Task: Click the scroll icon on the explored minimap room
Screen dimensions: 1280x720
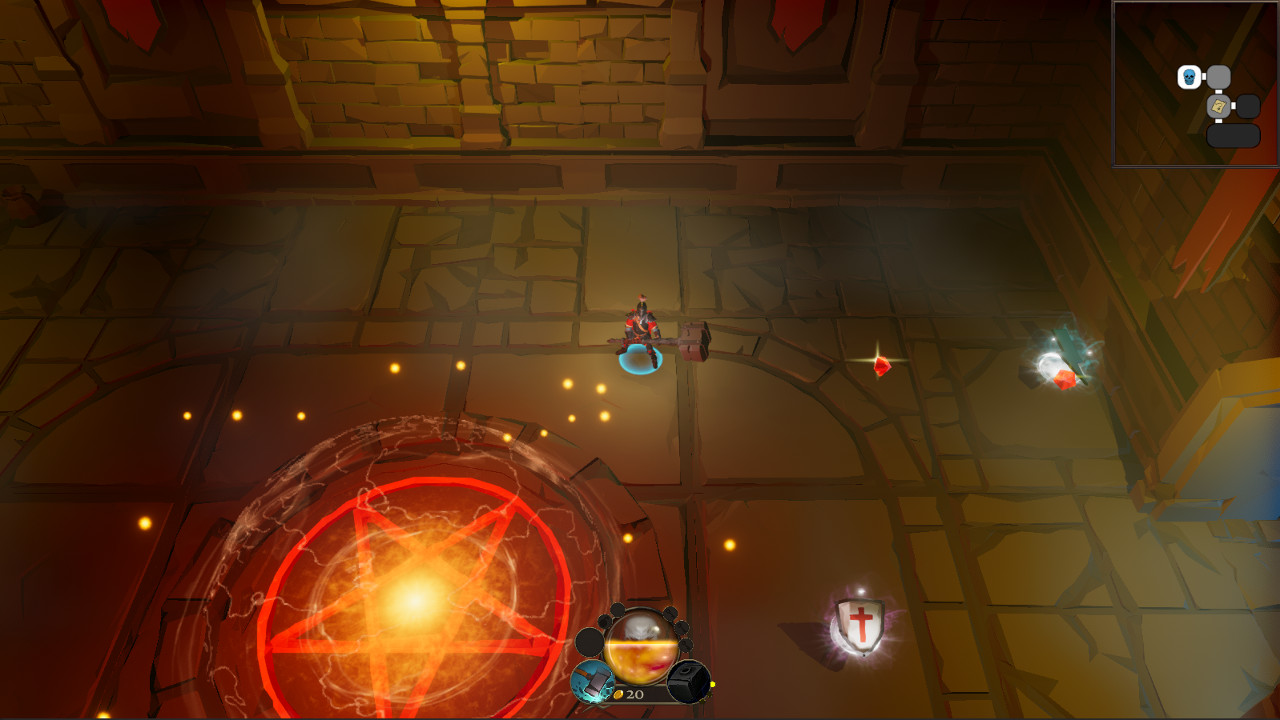Action: tap(1218, 106)
